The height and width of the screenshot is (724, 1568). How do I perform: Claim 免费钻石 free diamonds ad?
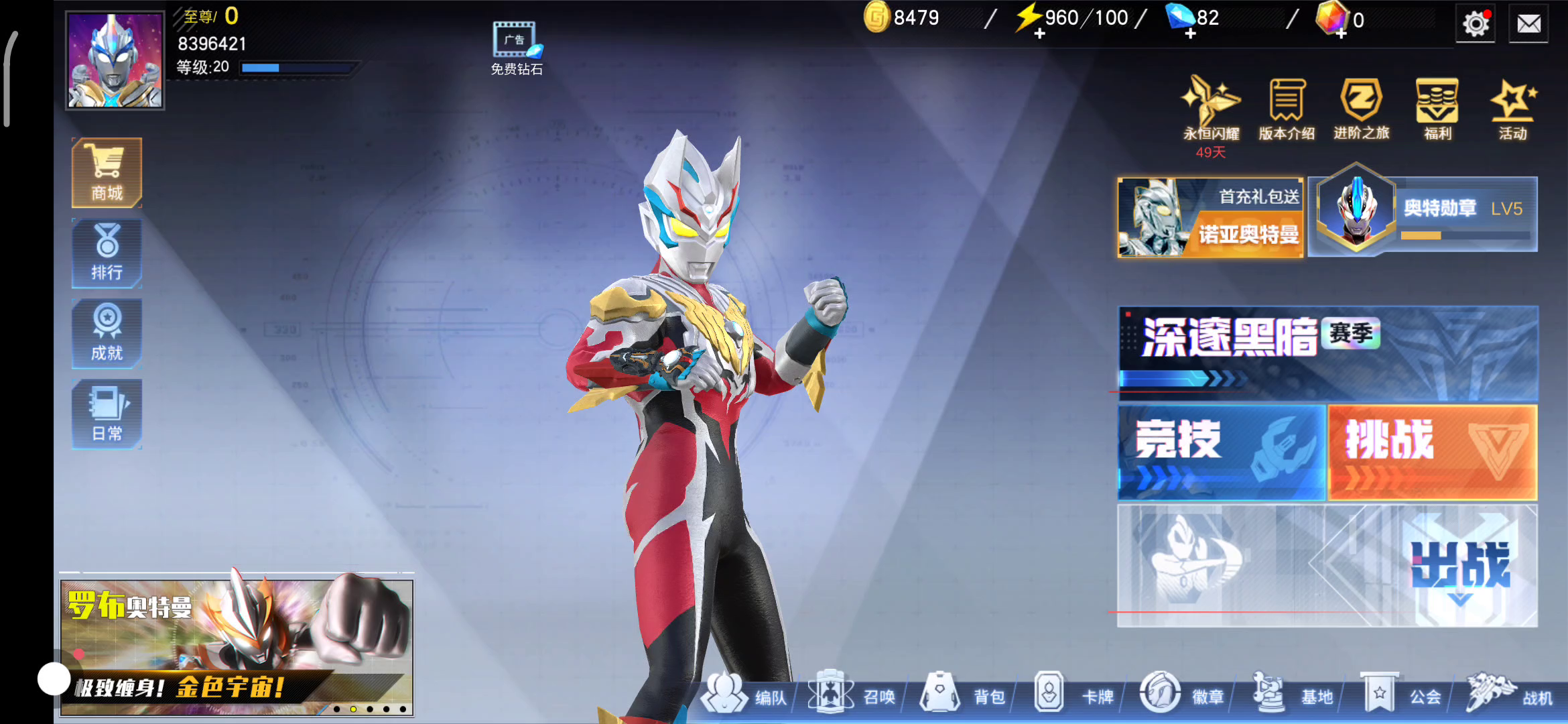coord(515,48)
